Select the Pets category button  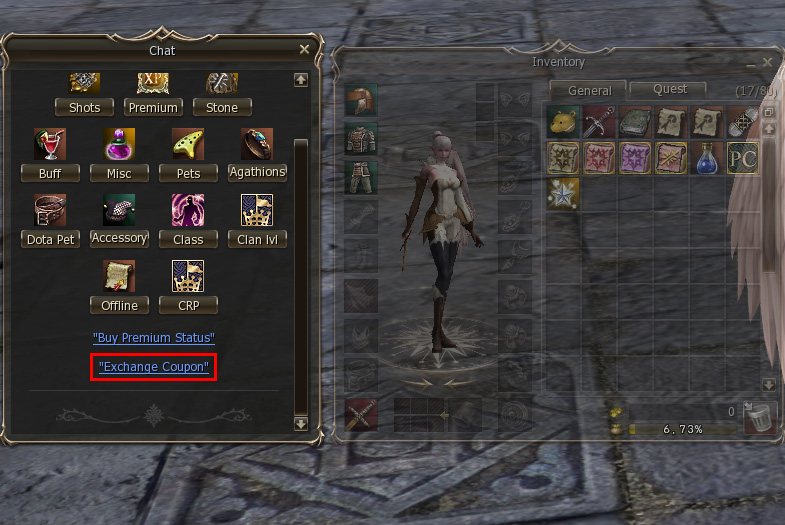pyautogui.click(x=188, y=173)
